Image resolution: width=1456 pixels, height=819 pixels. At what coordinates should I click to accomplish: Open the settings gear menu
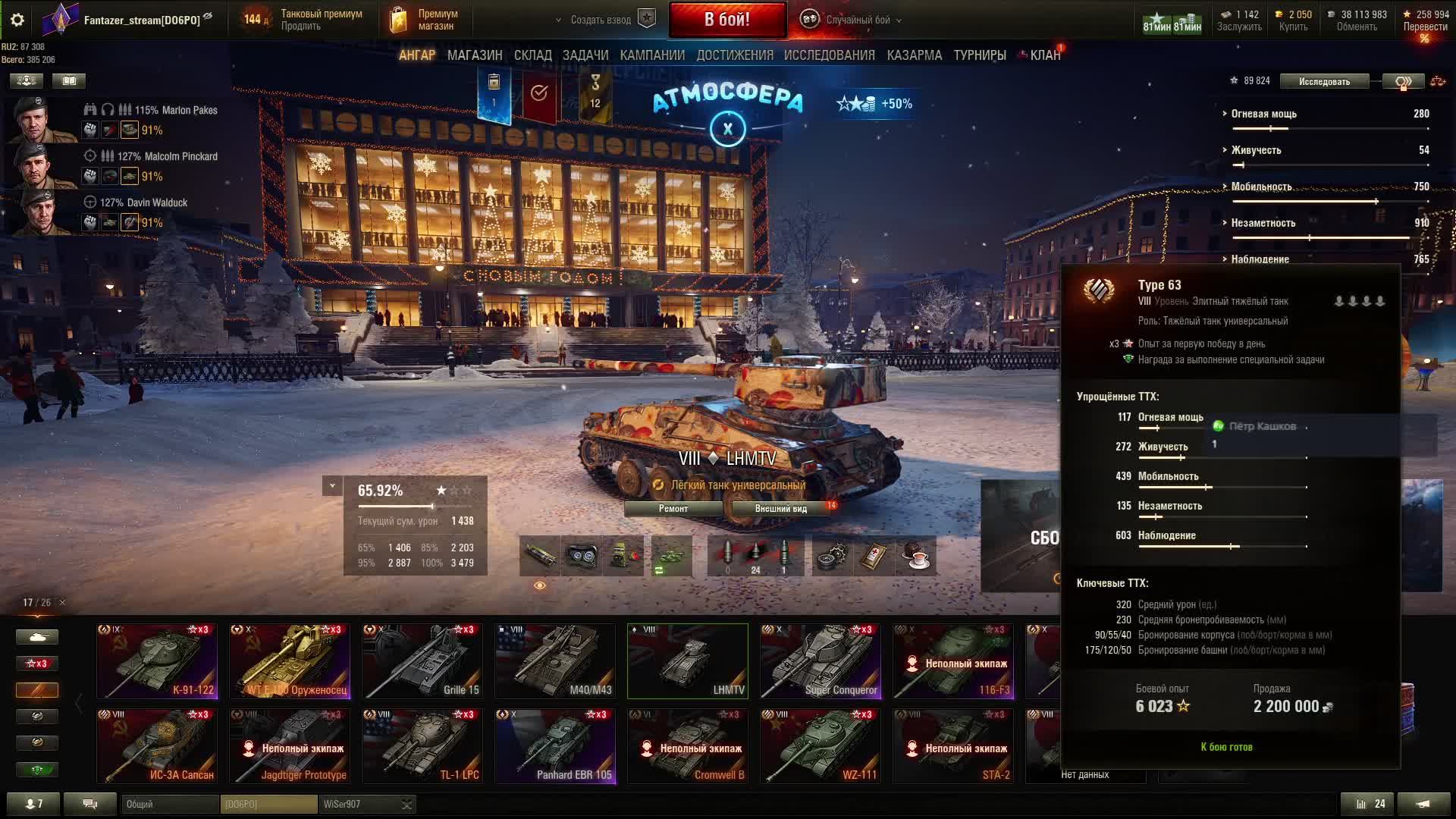[x=17, y=20]
